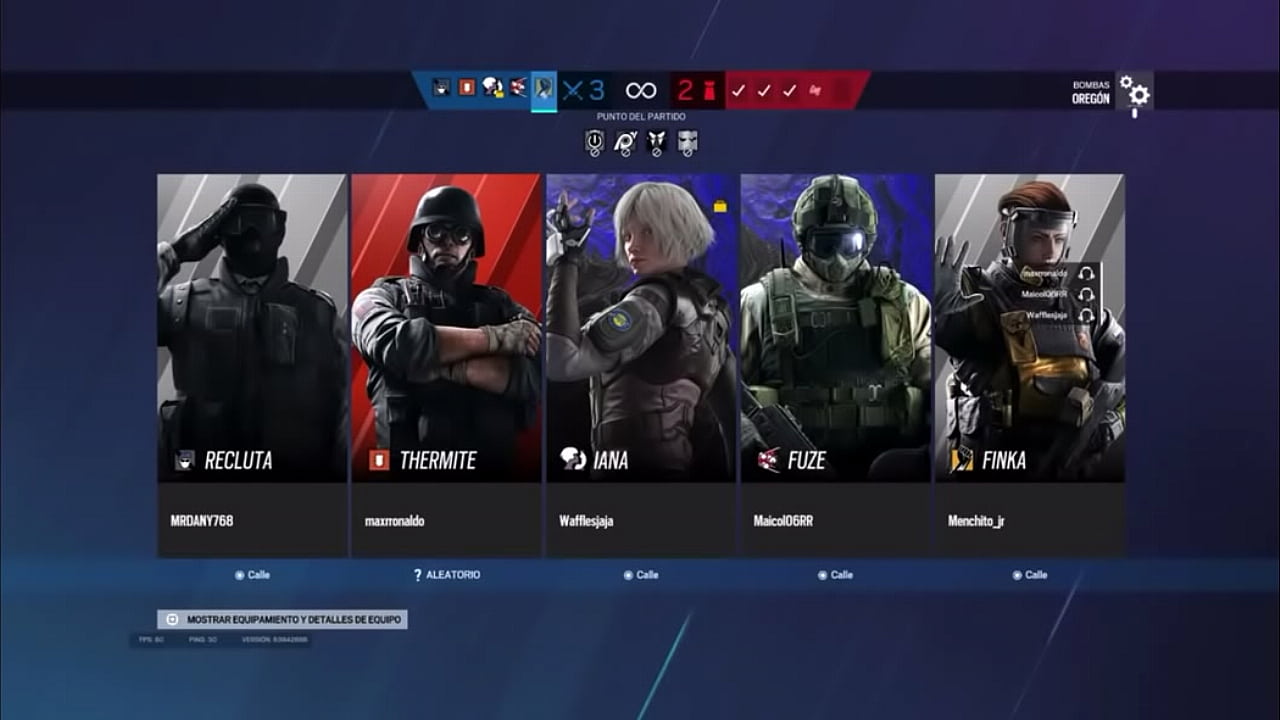Toggle maxrronaldo's headset voice icon
The width and height of the screenshot is (1280, 720).
pos(1087,274)
